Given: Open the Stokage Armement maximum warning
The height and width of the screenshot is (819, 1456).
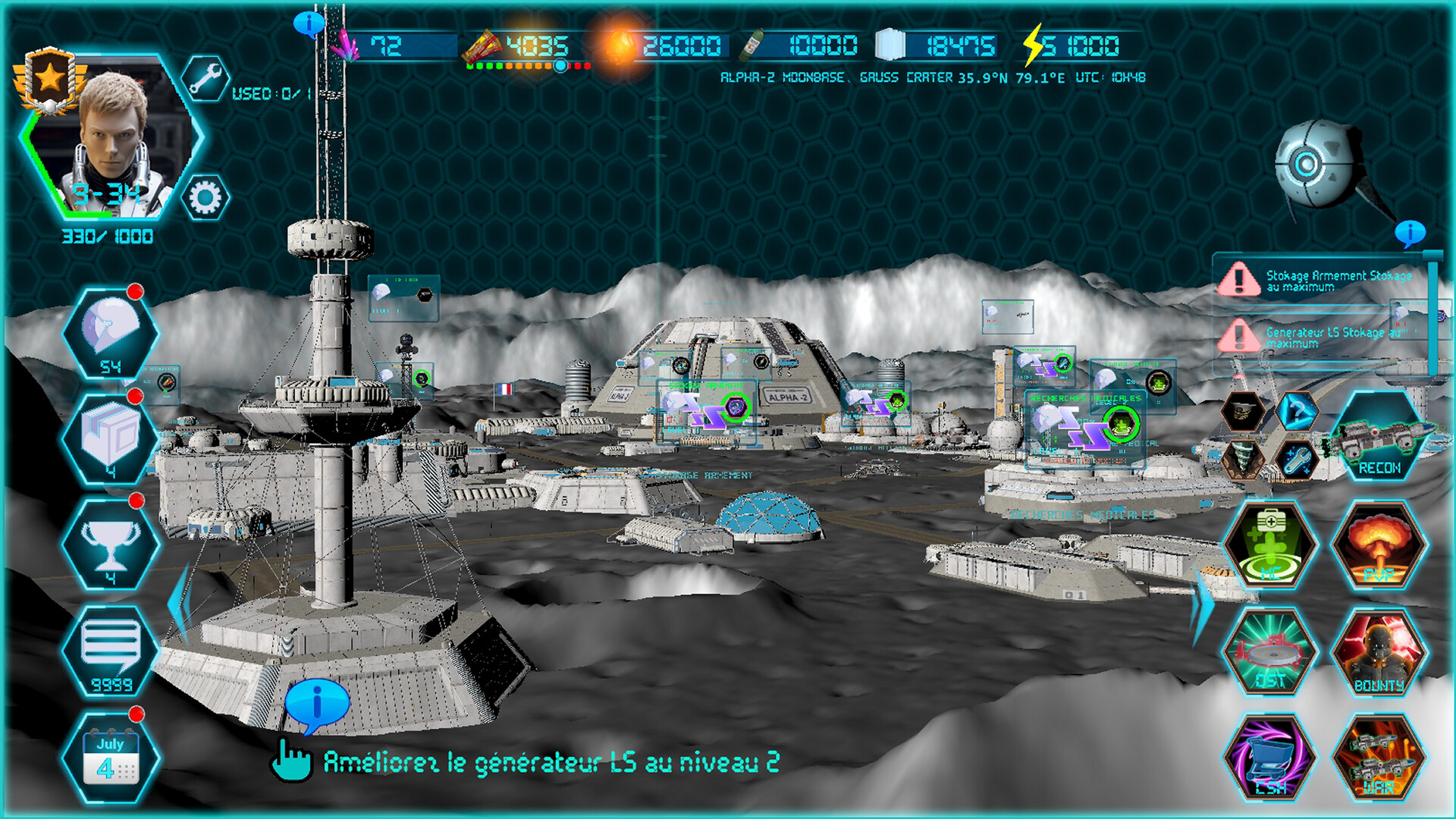Looking at the screenshot, I should pos(1335,281).
